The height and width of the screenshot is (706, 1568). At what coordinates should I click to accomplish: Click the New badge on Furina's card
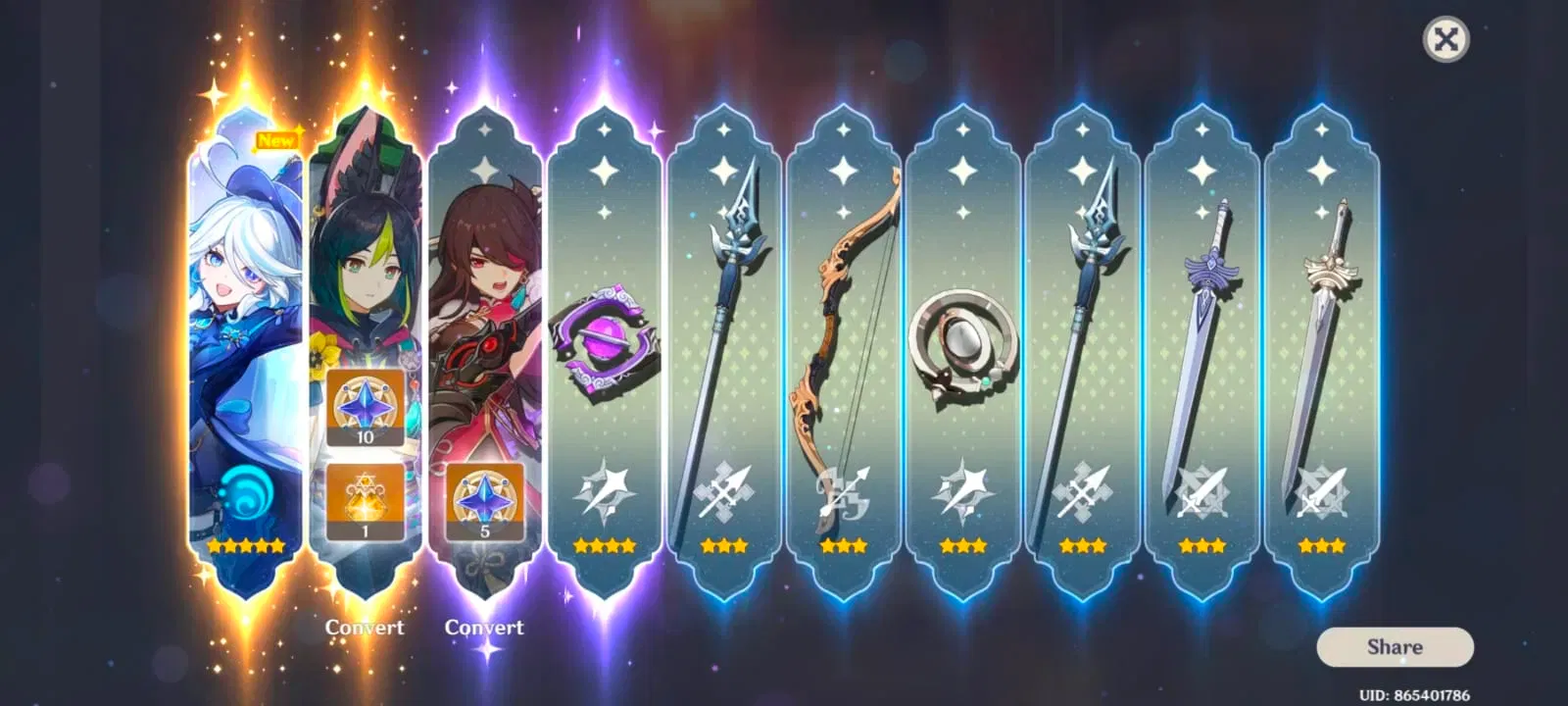[277, 139]
